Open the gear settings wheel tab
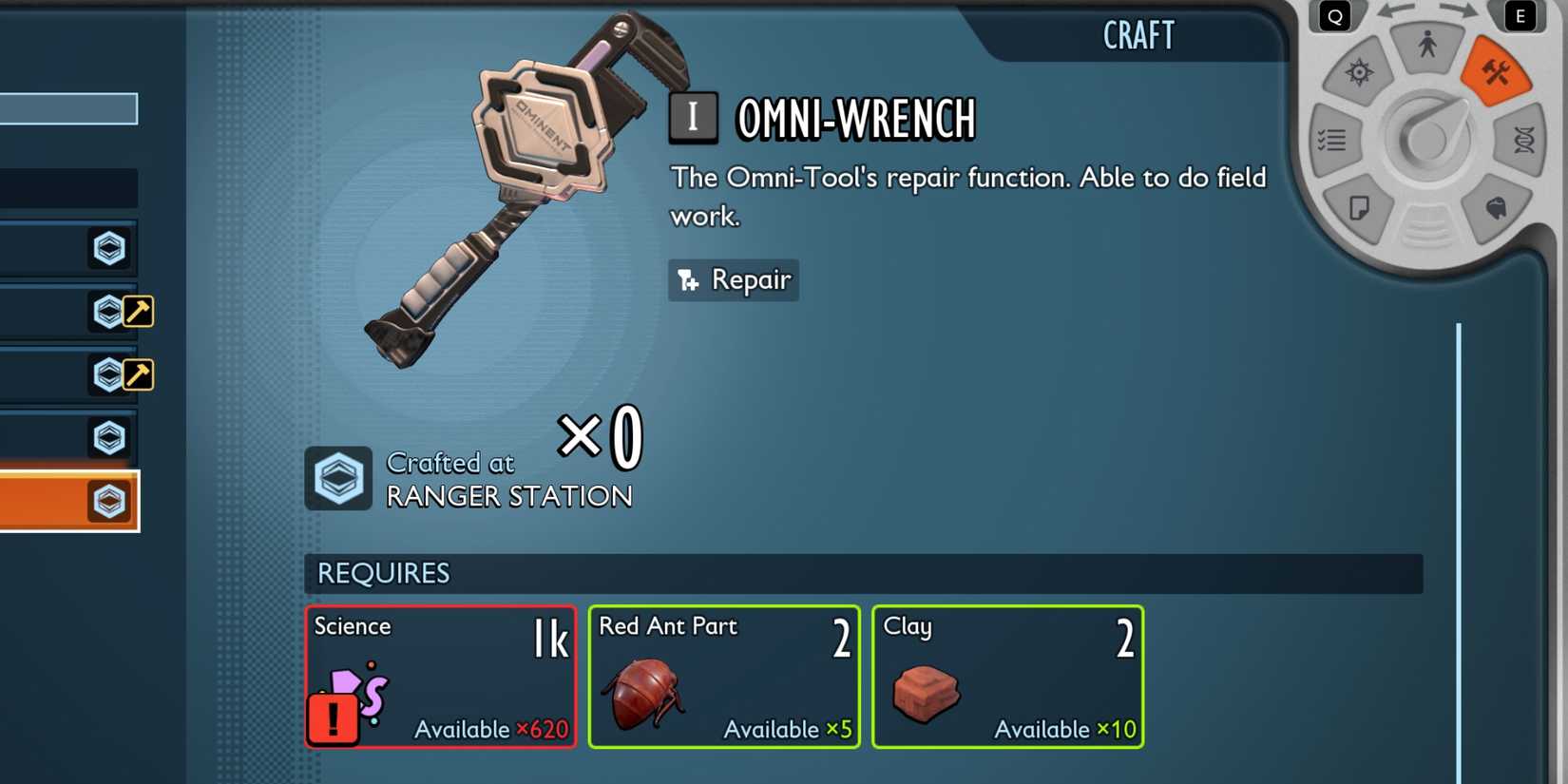 coord(1359,73)
